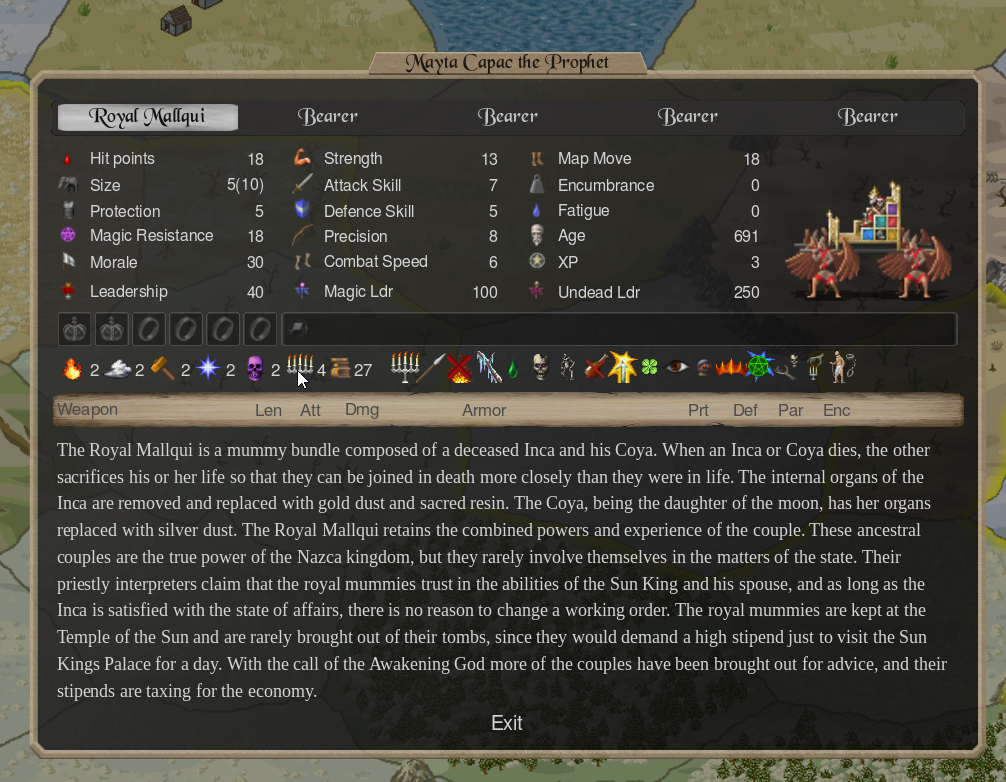Click the spear ability icon
The image size is (1006, 782).
pyautogui.click(x=432, y=368)
